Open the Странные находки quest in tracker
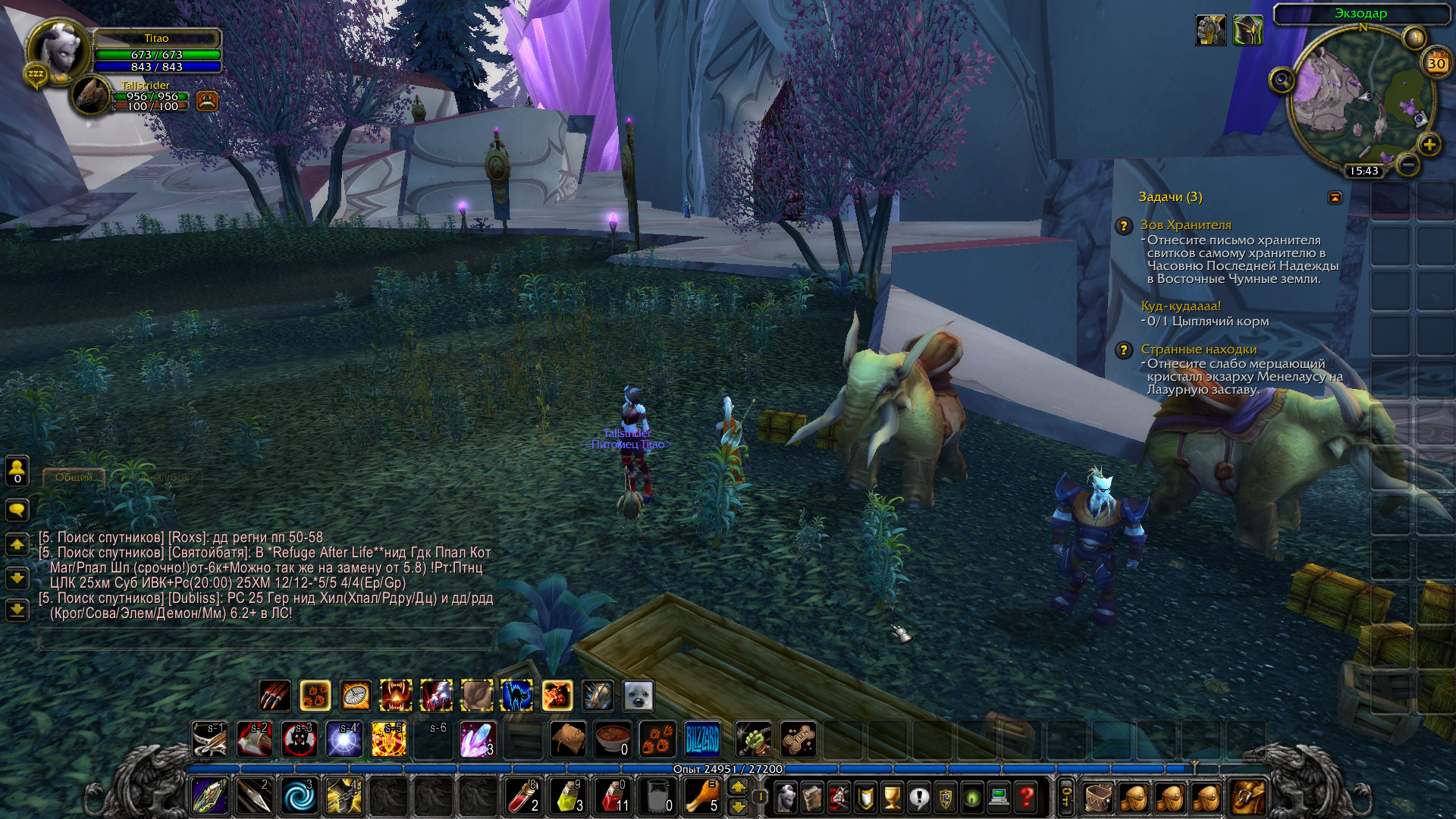The width and height of the screenshot is (1456, 819). point(1198,349)
